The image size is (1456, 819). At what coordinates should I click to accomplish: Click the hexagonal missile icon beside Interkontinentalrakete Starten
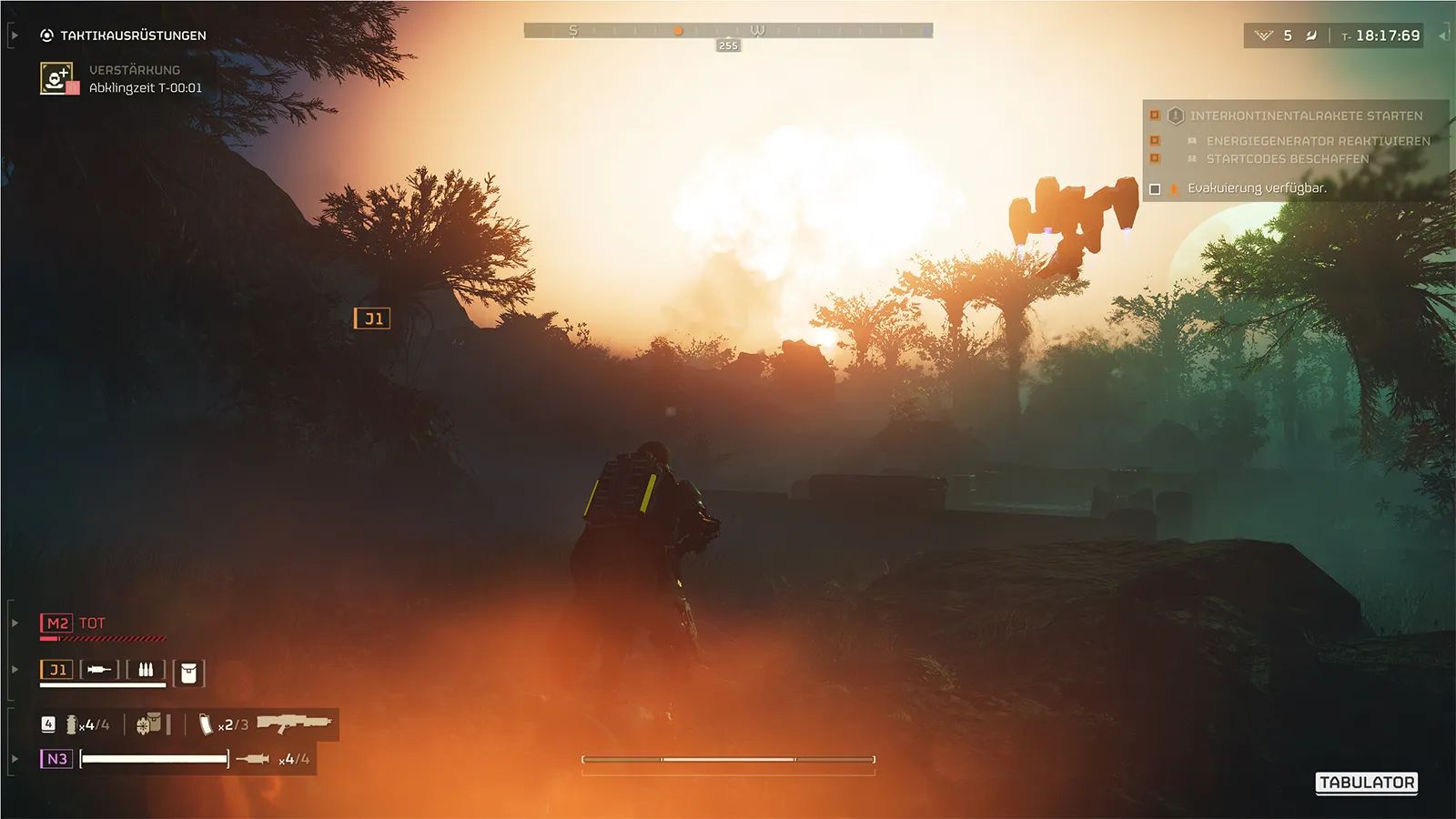(x=1176, y=116)
